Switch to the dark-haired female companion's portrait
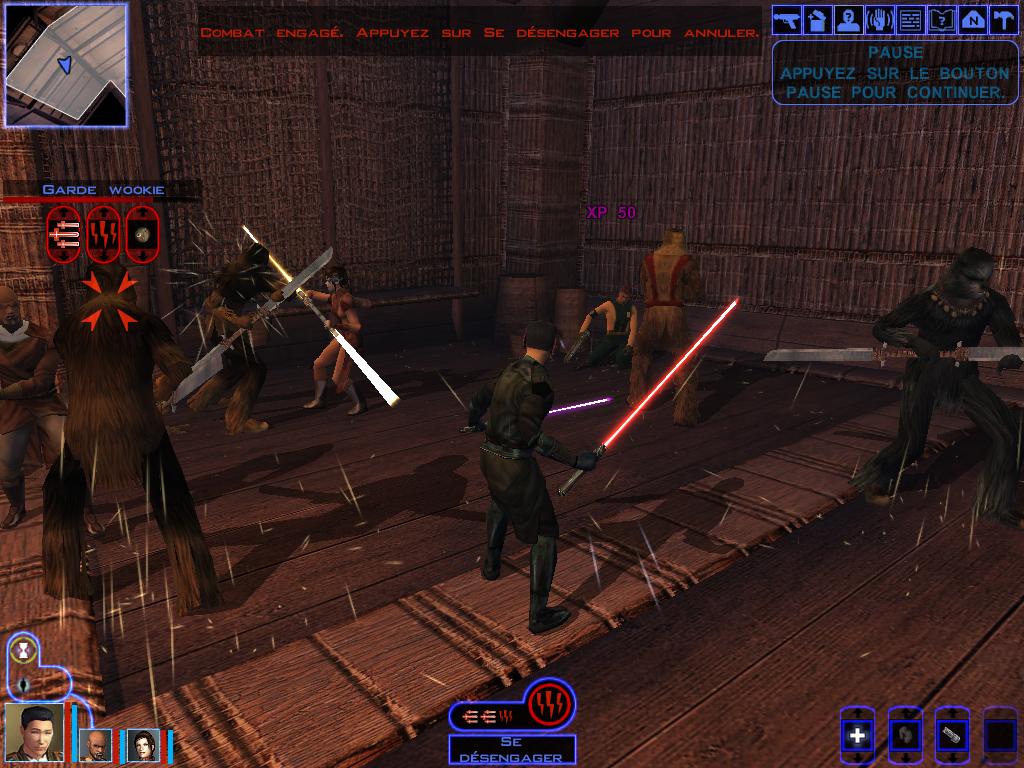Viewport: 1024px width, 768px height. (142, 745)
